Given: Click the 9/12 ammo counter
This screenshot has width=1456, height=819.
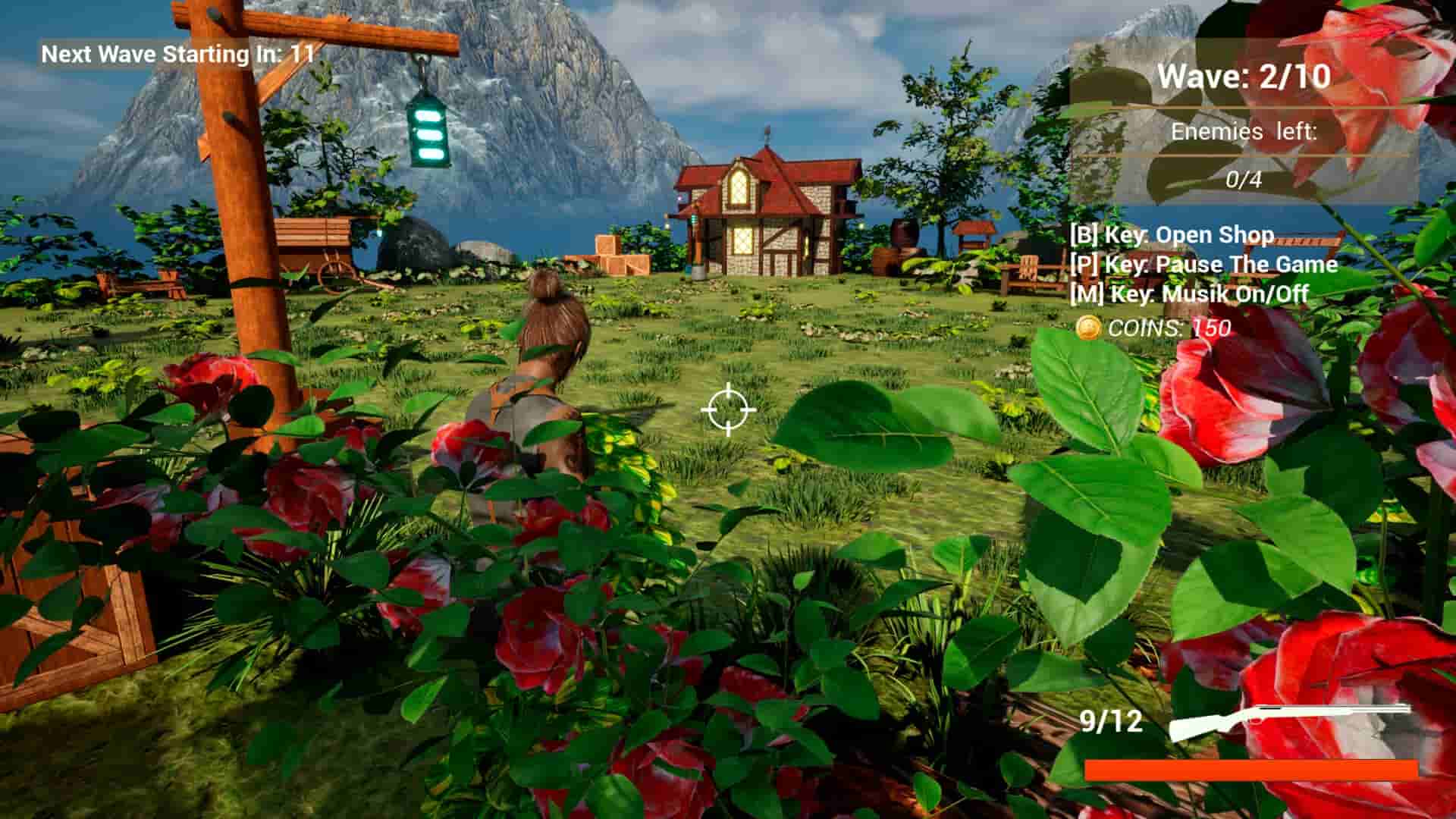Looking at the screenshot, I should [x=1112, y=720].
